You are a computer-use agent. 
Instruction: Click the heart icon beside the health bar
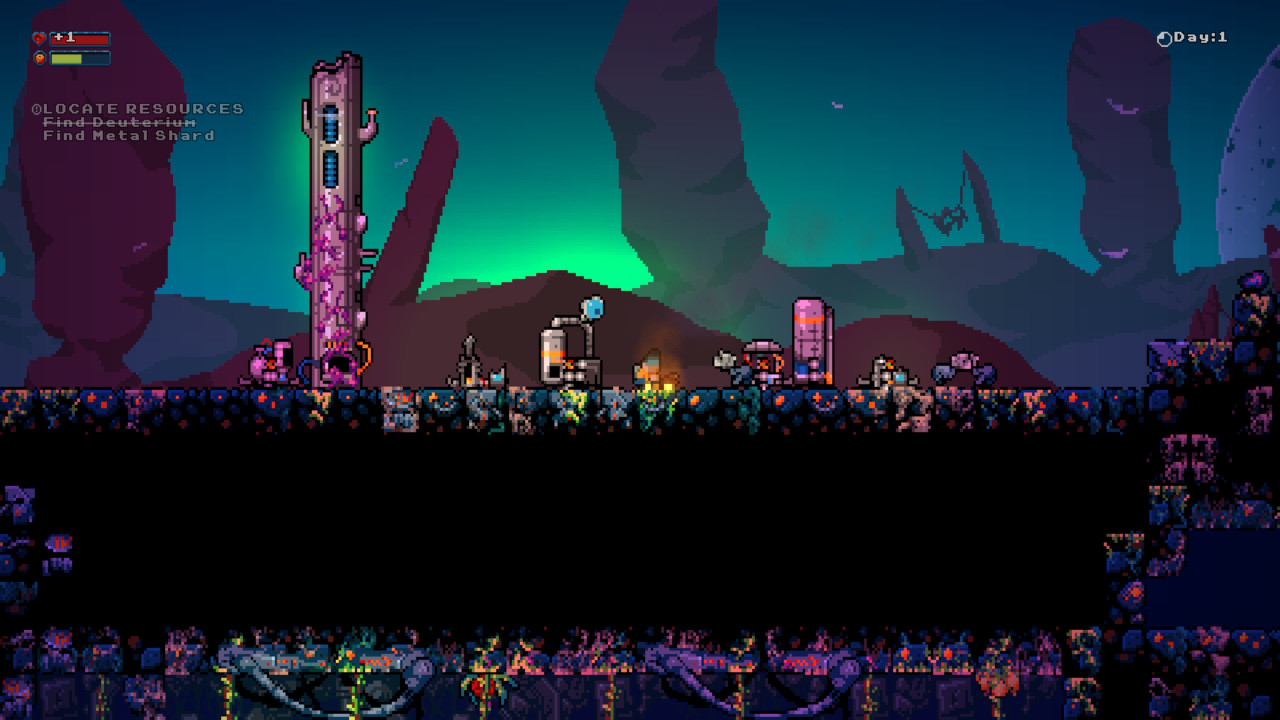tap(39, 38)
